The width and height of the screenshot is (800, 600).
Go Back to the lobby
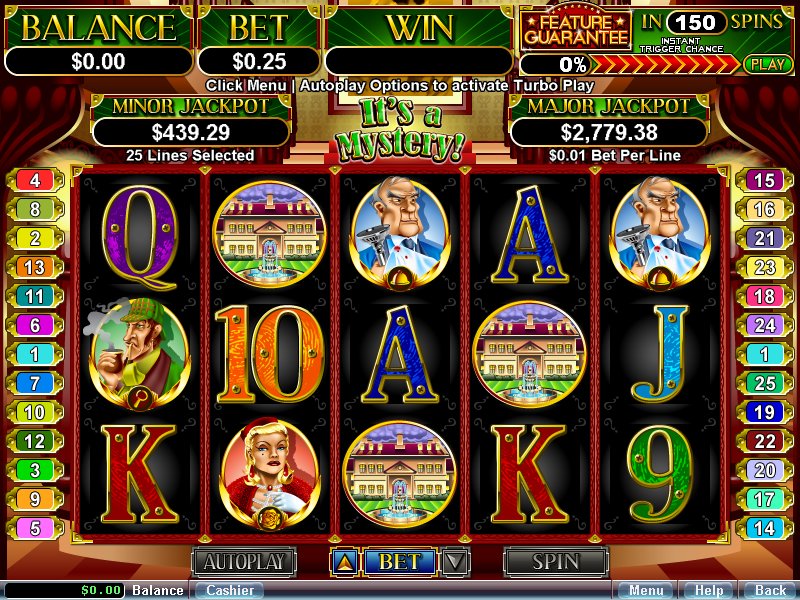click(769, 590)
